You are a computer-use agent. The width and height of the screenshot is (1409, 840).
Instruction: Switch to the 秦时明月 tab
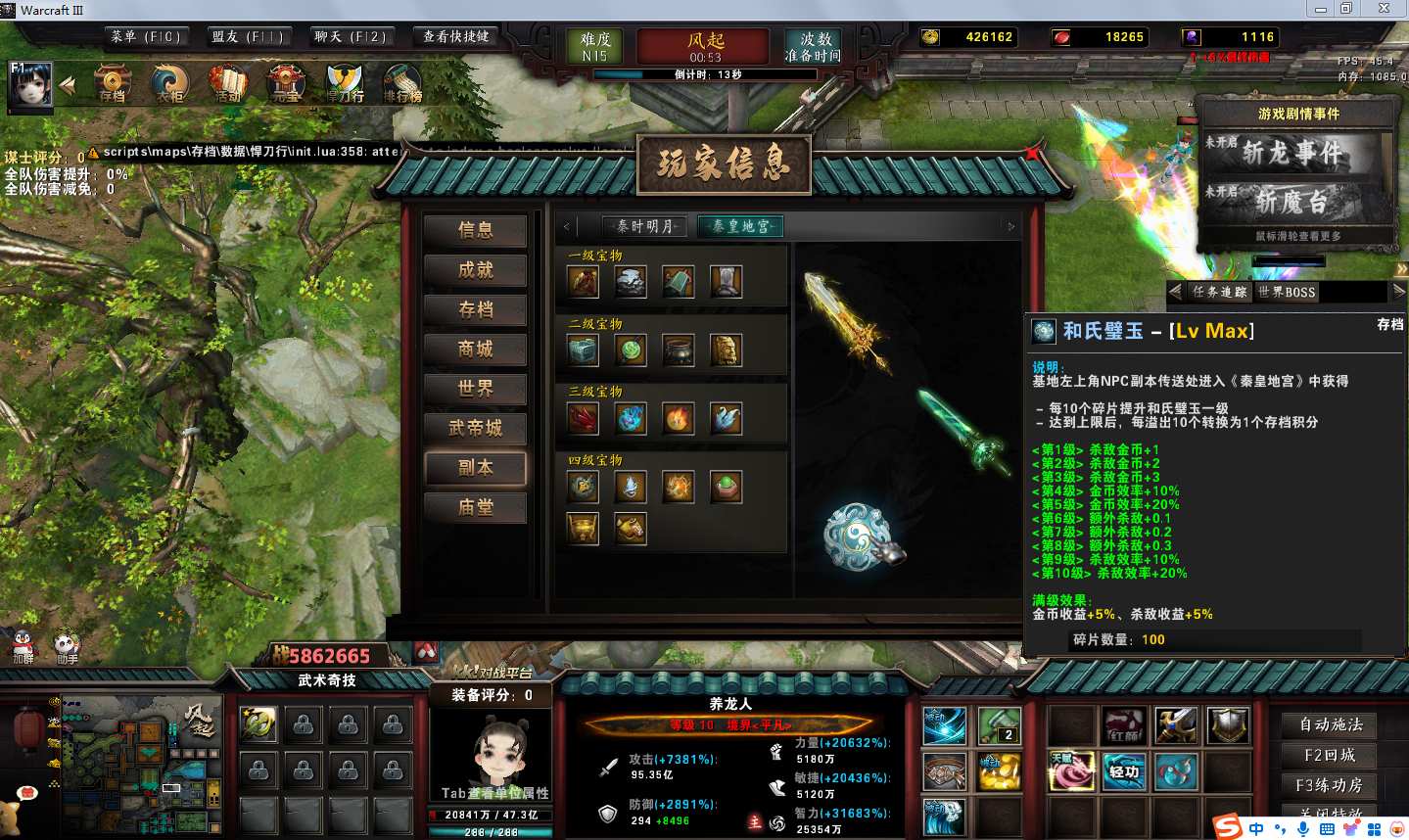(x=644, y=226)
